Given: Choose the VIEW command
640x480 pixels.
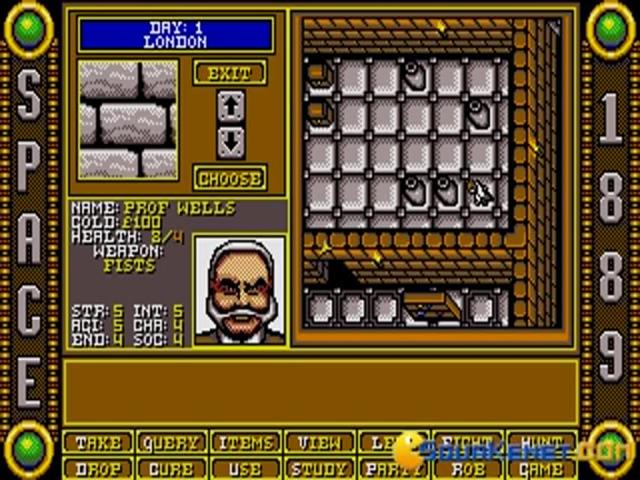Looking at the screenshot, I should pyautogui.click(x=317, y=443).
